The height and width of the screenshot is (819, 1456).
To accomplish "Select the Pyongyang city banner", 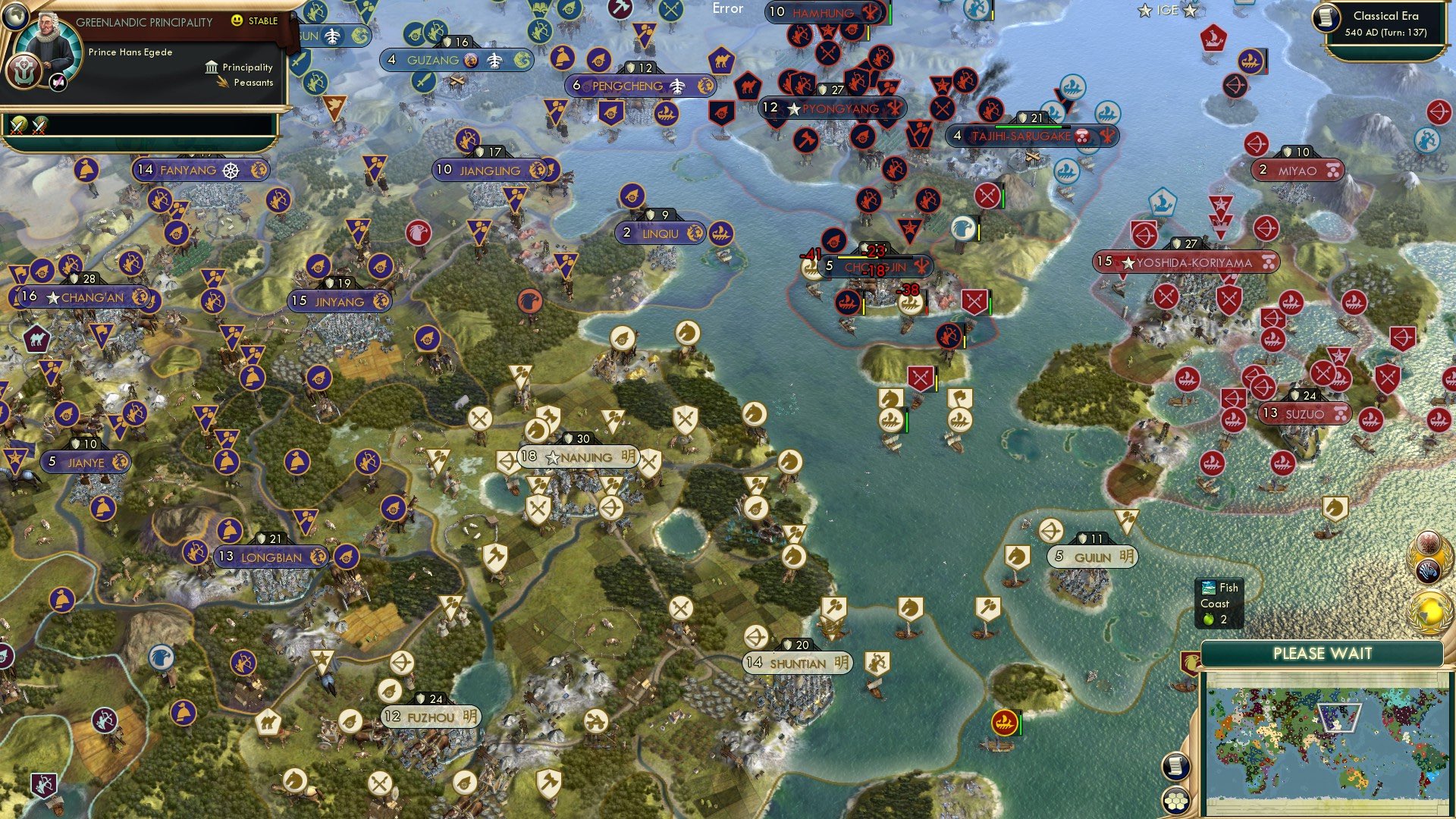I will click(834, 108).
